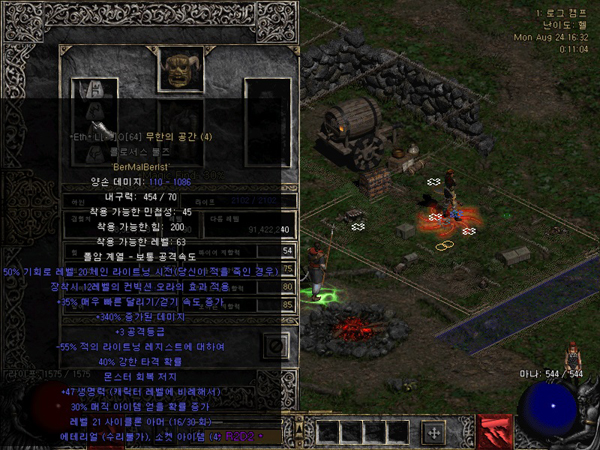Click the circle-slash button in the panel
The image size is (600, 450).
click(276, 346)
